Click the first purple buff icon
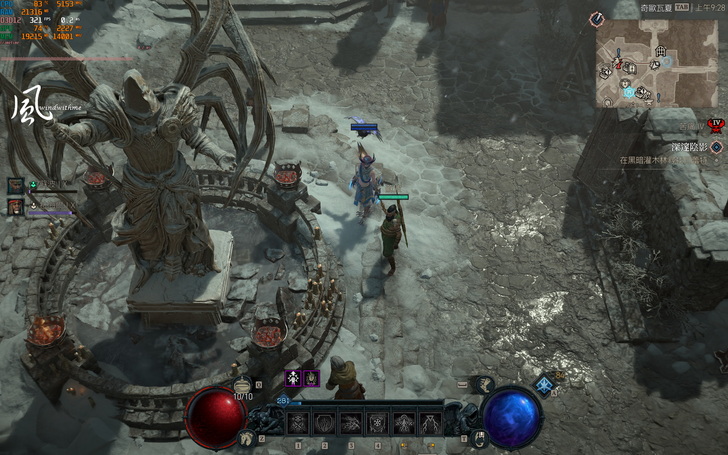Viewport: 728px width, 455px height. pyautogui.click(x=294, y=378)
